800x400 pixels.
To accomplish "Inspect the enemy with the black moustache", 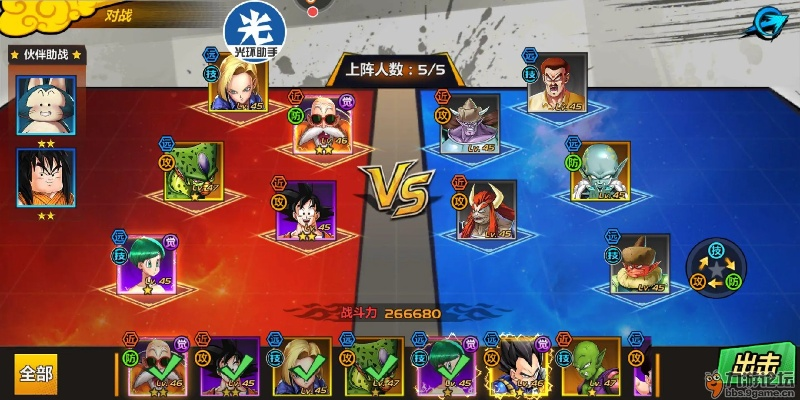I will (x=558, y=85).
